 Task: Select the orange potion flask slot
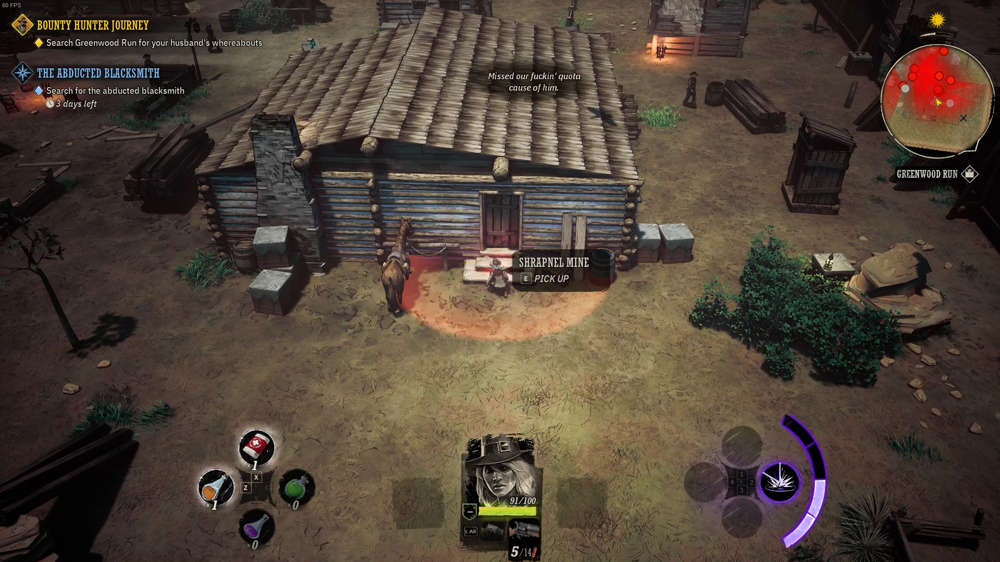click(x=216, y=486)
